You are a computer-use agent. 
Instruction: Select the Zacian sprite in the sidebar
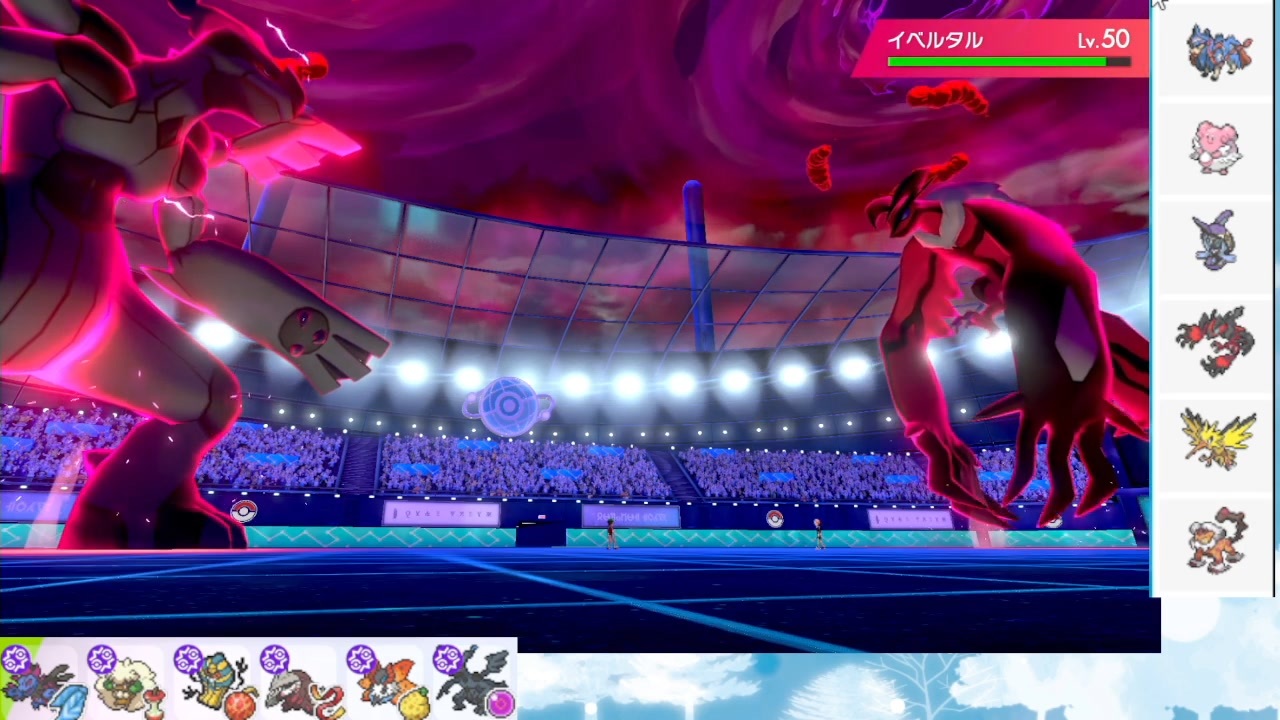[x=1218, y=50]
